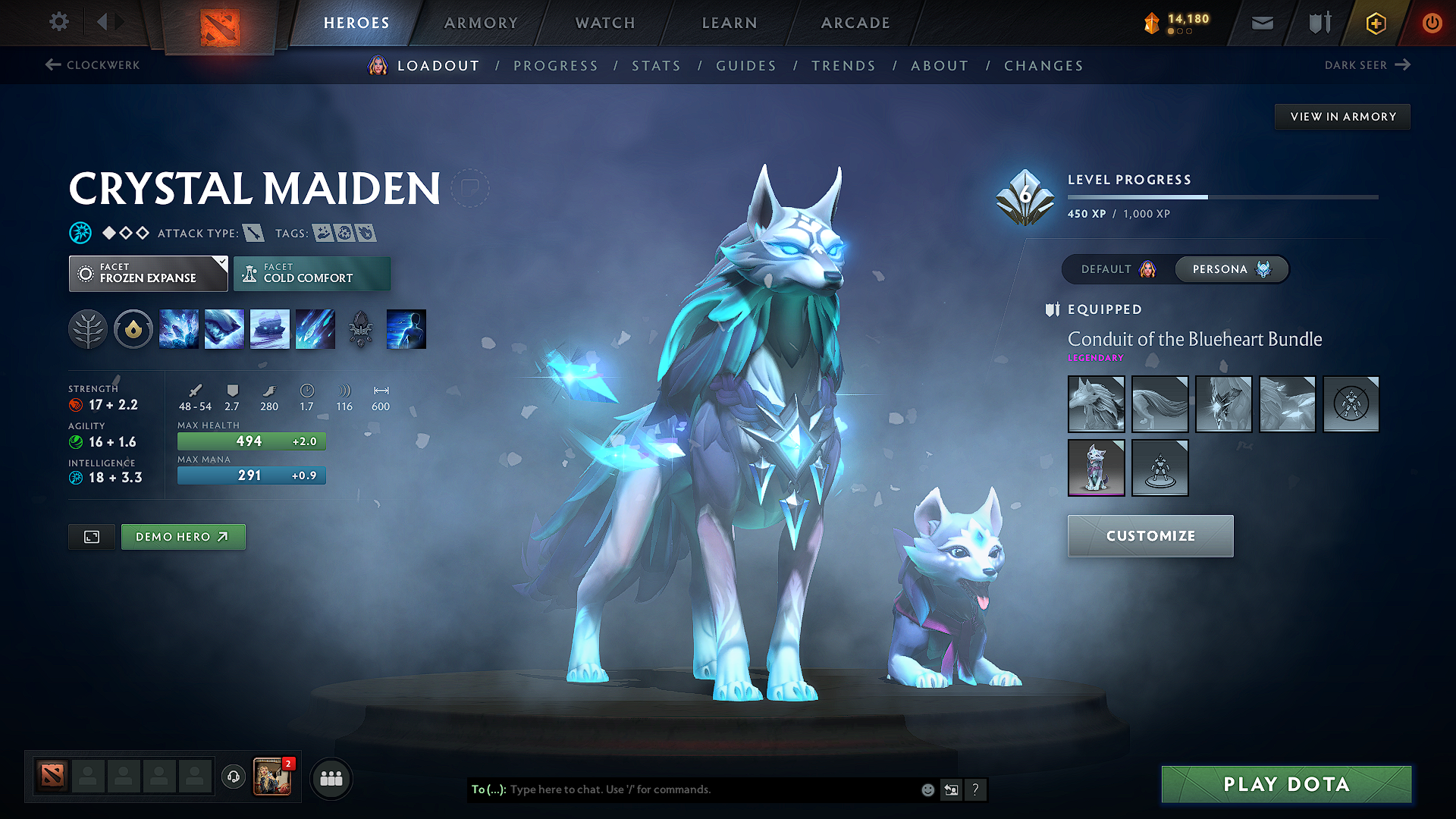Click the Crystal Maiden portrait in the bottom bar
Image resolution: width=1456 pixels, height=819 pixels.
(x=271, y=777)
